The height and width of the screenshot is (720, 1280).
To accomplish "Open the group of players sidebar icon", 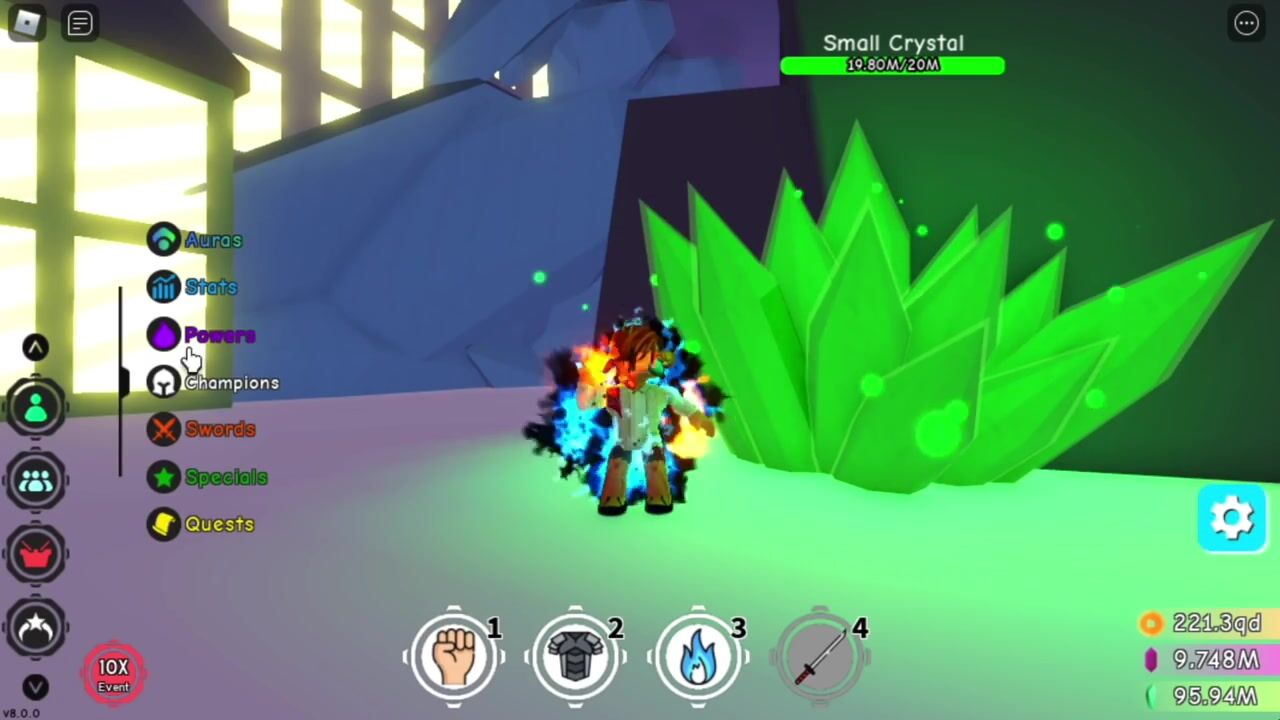I will 37,481.
